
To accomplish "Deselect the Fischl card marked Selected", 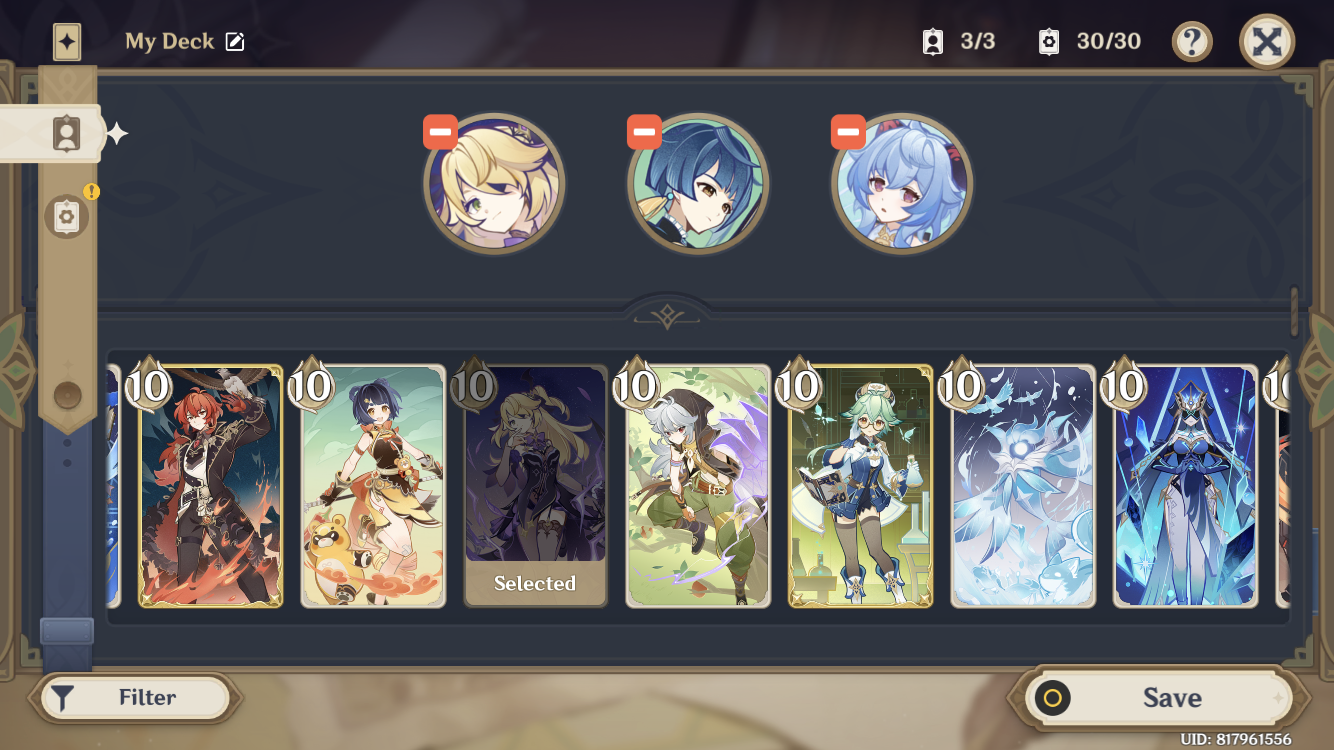I will point(535,487).
